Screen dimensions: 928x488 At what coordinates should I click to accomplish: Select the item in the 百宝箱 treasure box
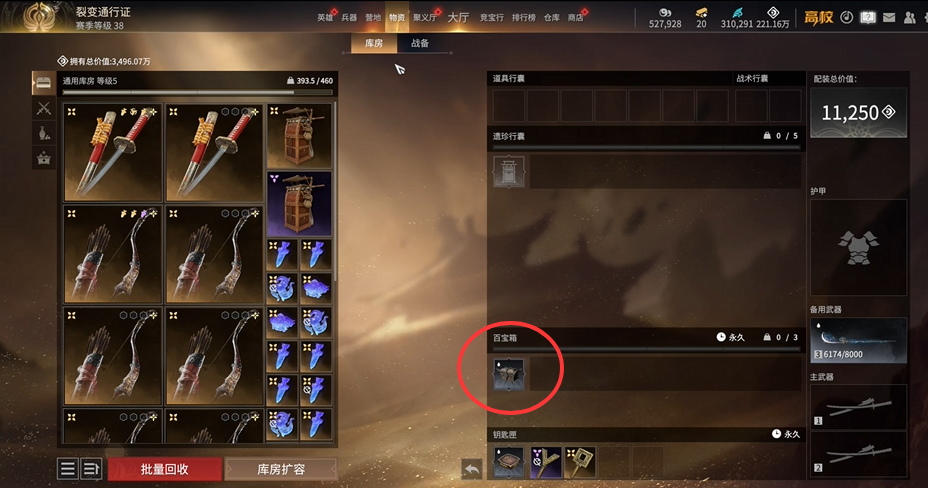[x=509, y=374]
